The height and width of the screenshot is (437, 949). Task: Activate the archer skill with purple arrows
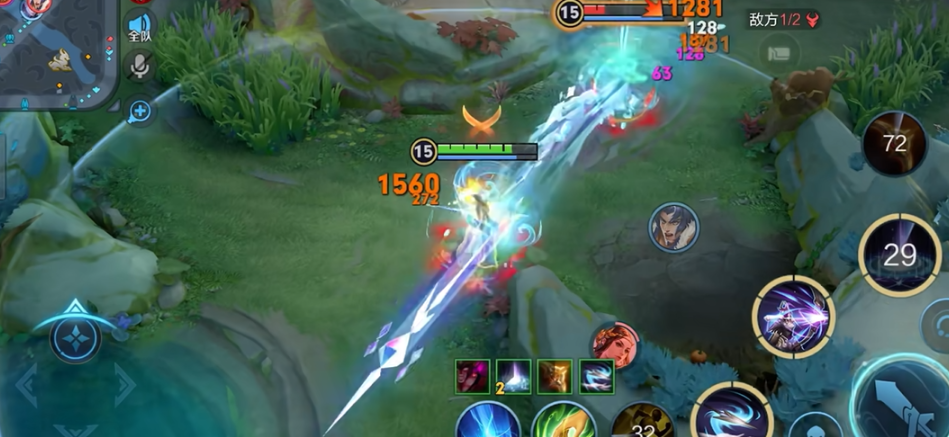click(x=792, y=317)
